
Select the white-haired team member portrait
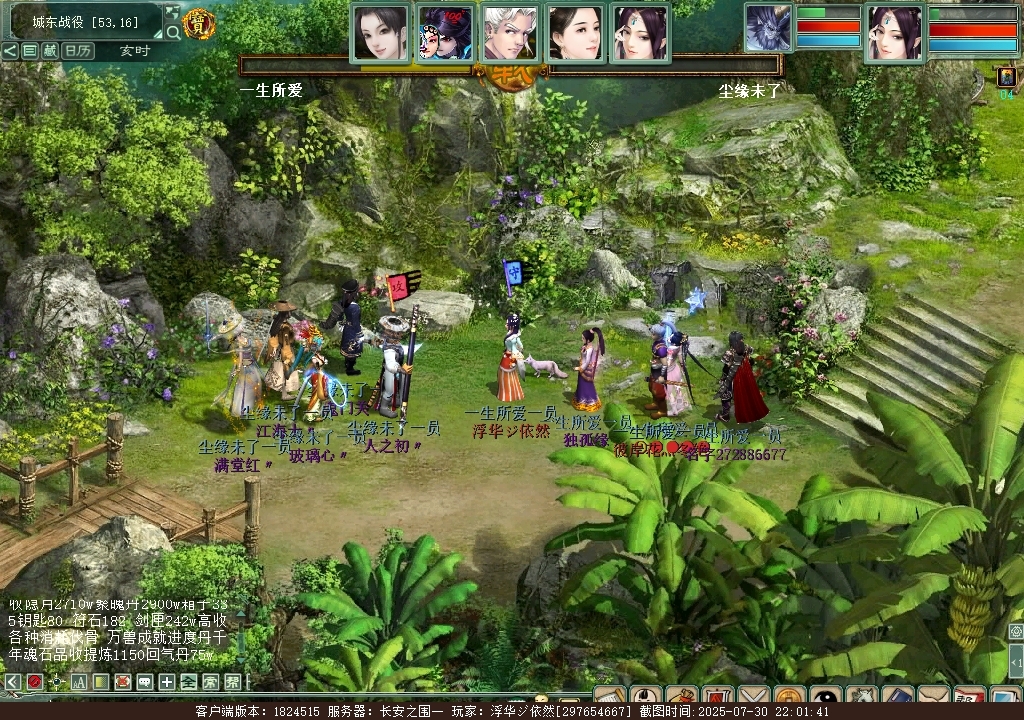click(x=510, y=33)
